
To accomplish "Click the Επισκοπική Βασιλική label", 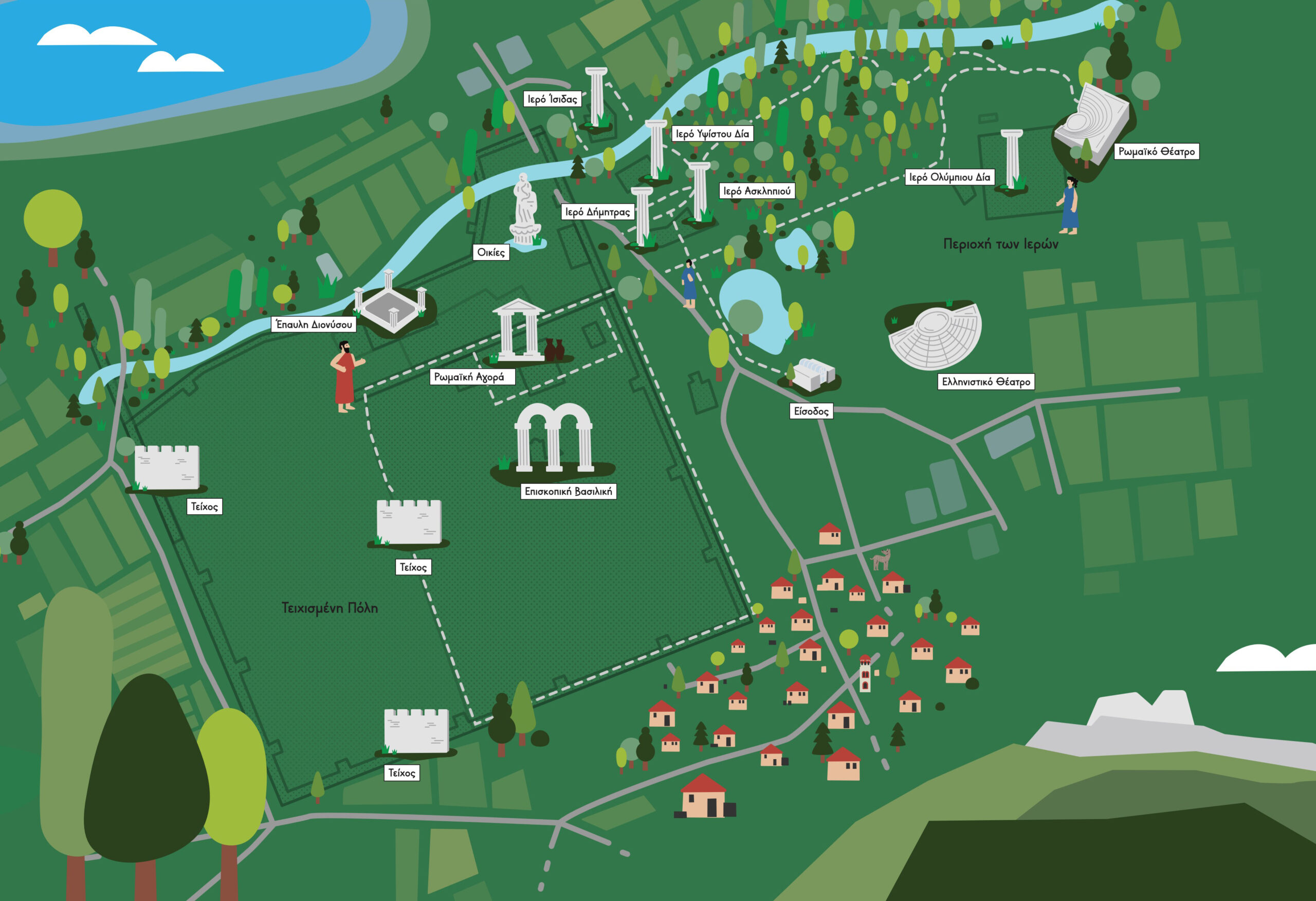I will (568, 491).
